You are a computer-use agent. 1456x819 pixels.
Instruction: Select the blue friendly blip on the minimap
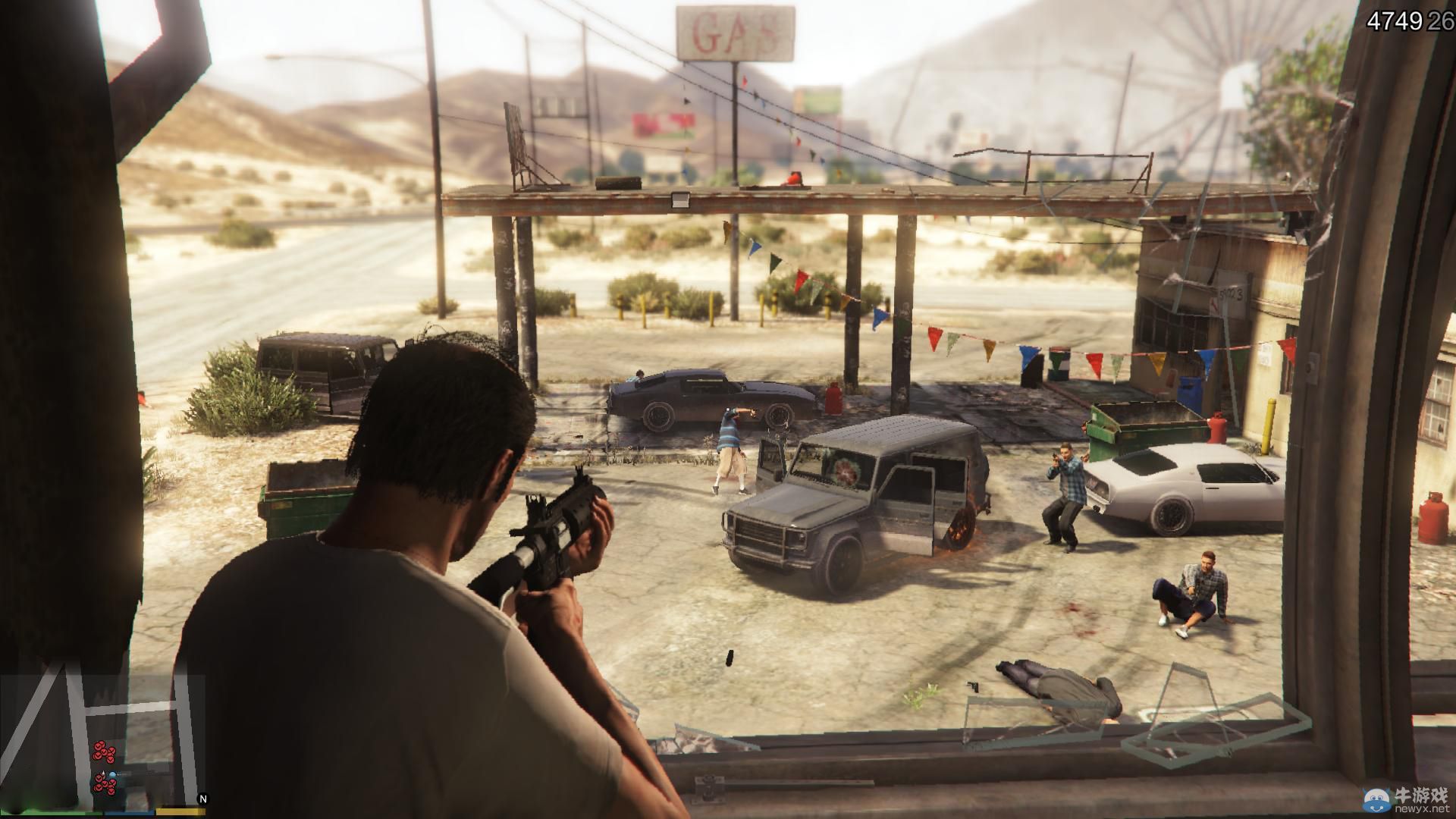pyautogui.click(x=112, y=774)
